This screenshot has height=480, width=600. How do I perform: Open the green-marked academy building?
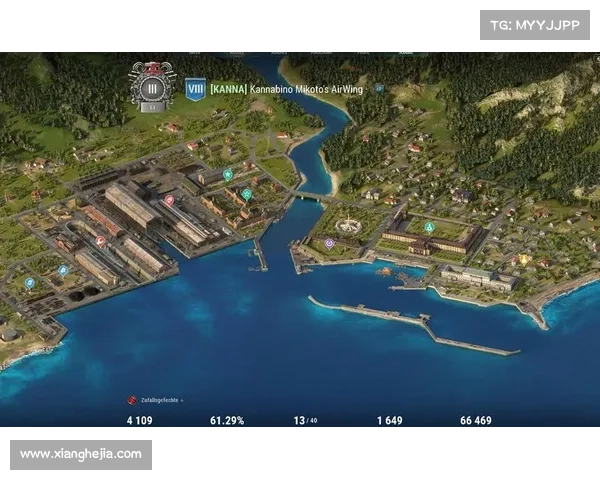pos(429,227)
